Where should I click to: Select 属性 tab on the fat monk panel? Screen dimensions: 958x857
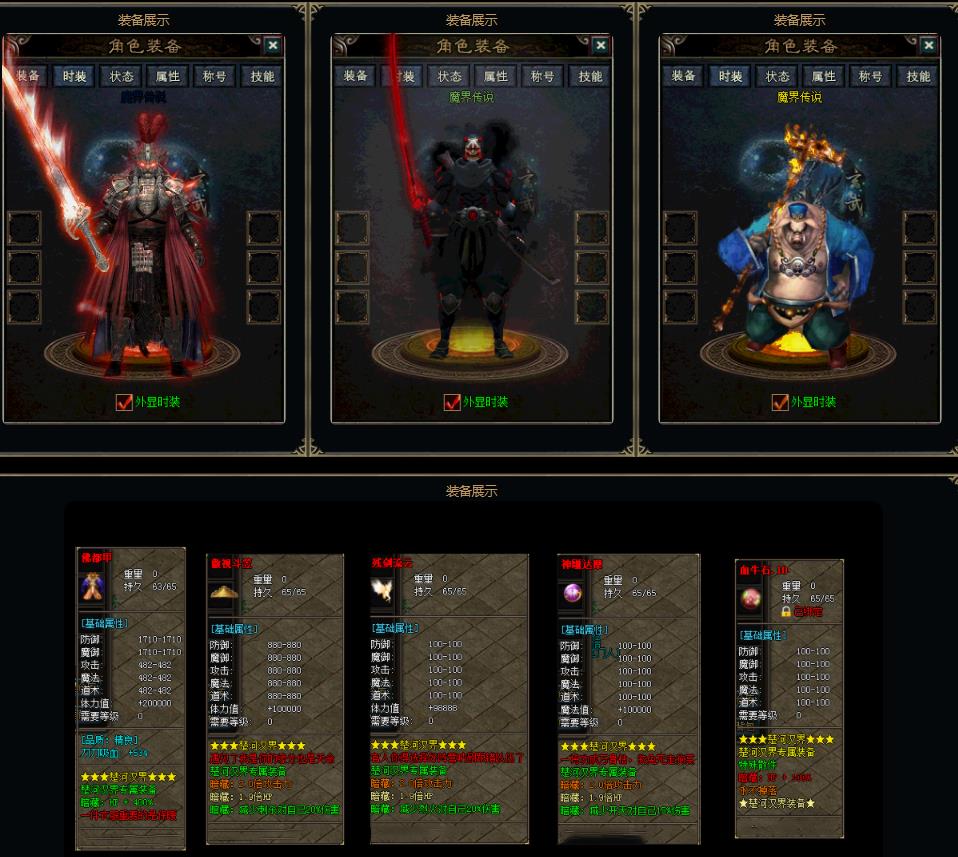click(824, 76)
